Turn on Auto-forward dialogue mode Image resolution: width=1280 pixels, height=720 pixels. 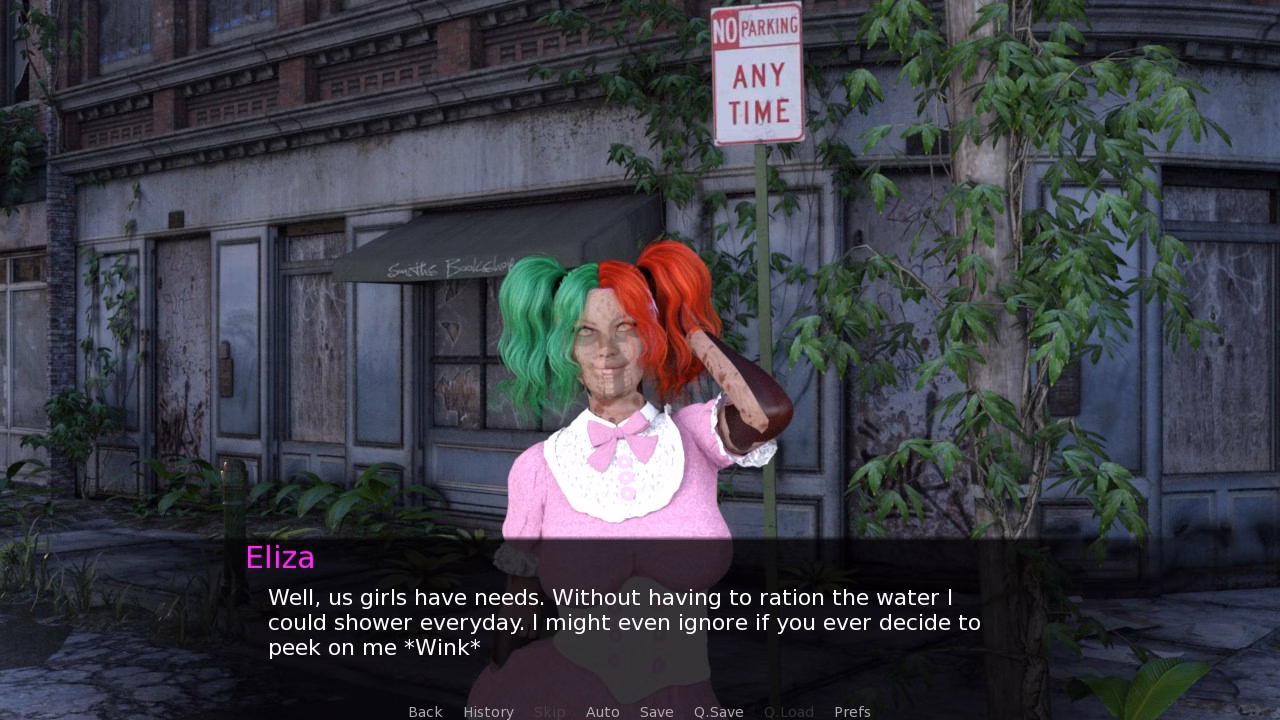pos(603,711)
